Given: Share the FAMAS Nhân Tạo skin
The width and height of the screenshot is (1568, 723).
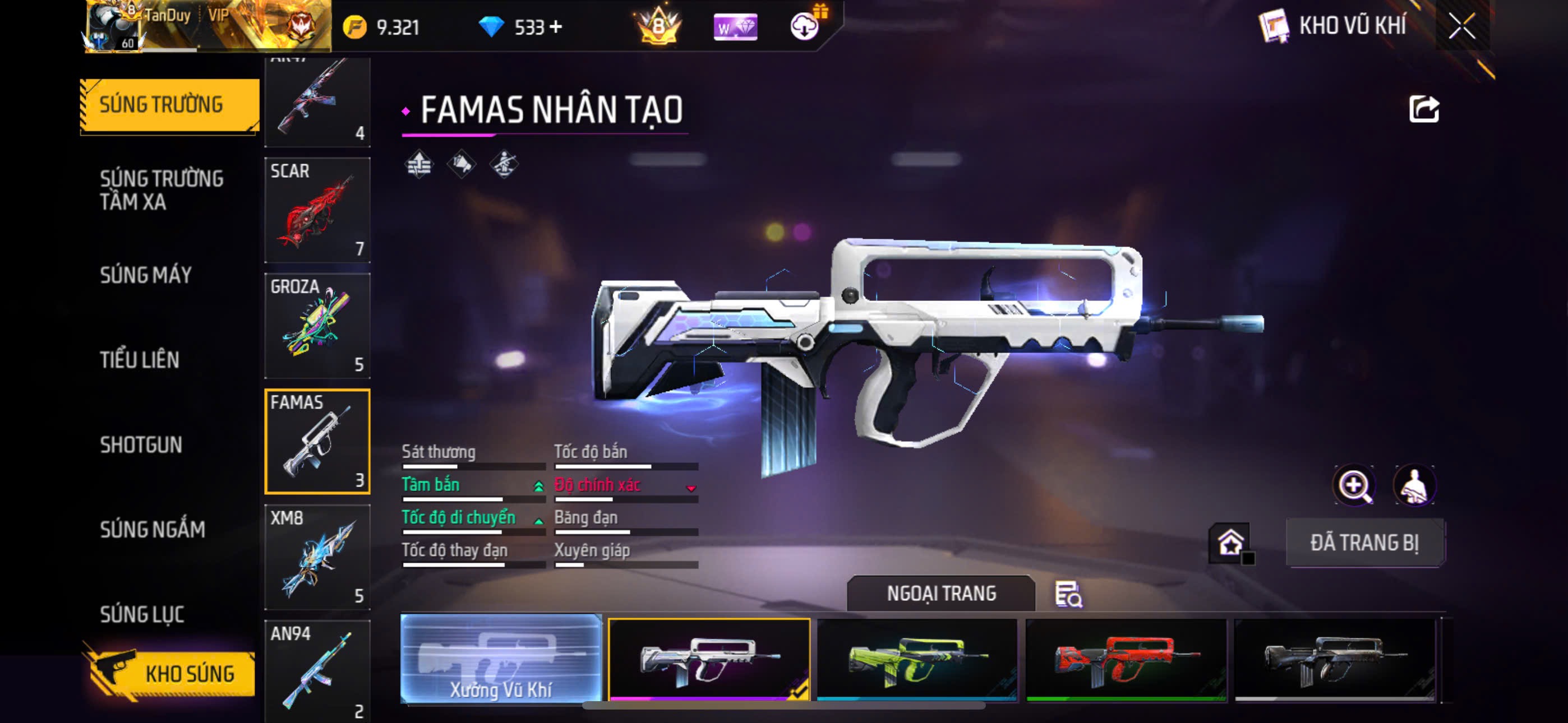Looking at the screenshot, I should click(1424, 109).
